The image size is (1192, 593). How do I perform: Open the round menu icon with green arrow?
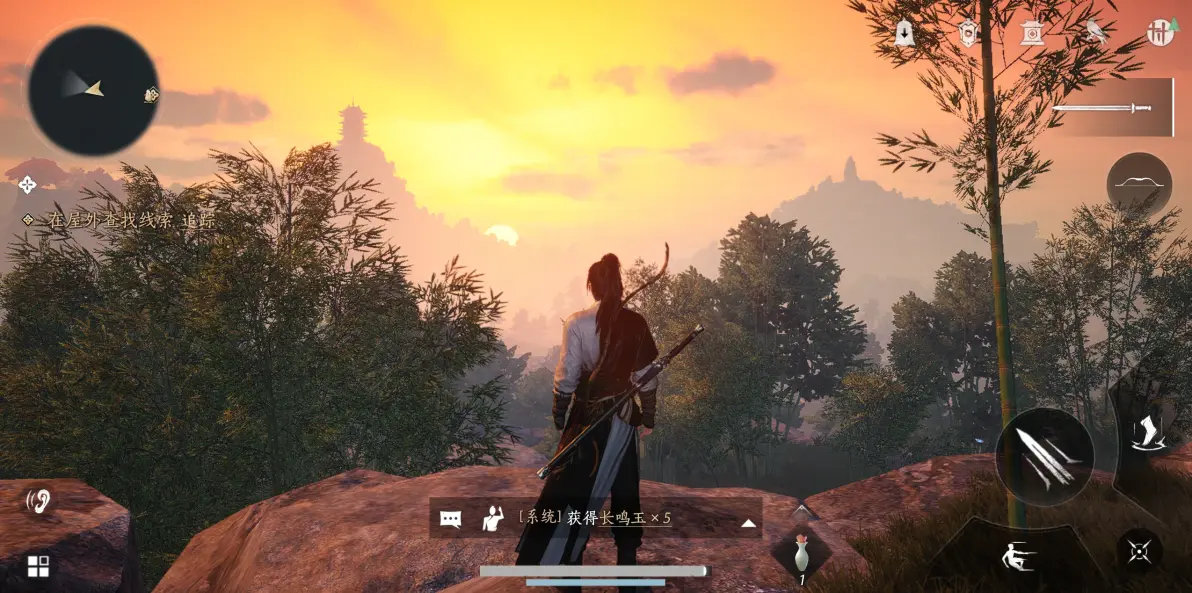1160,32
